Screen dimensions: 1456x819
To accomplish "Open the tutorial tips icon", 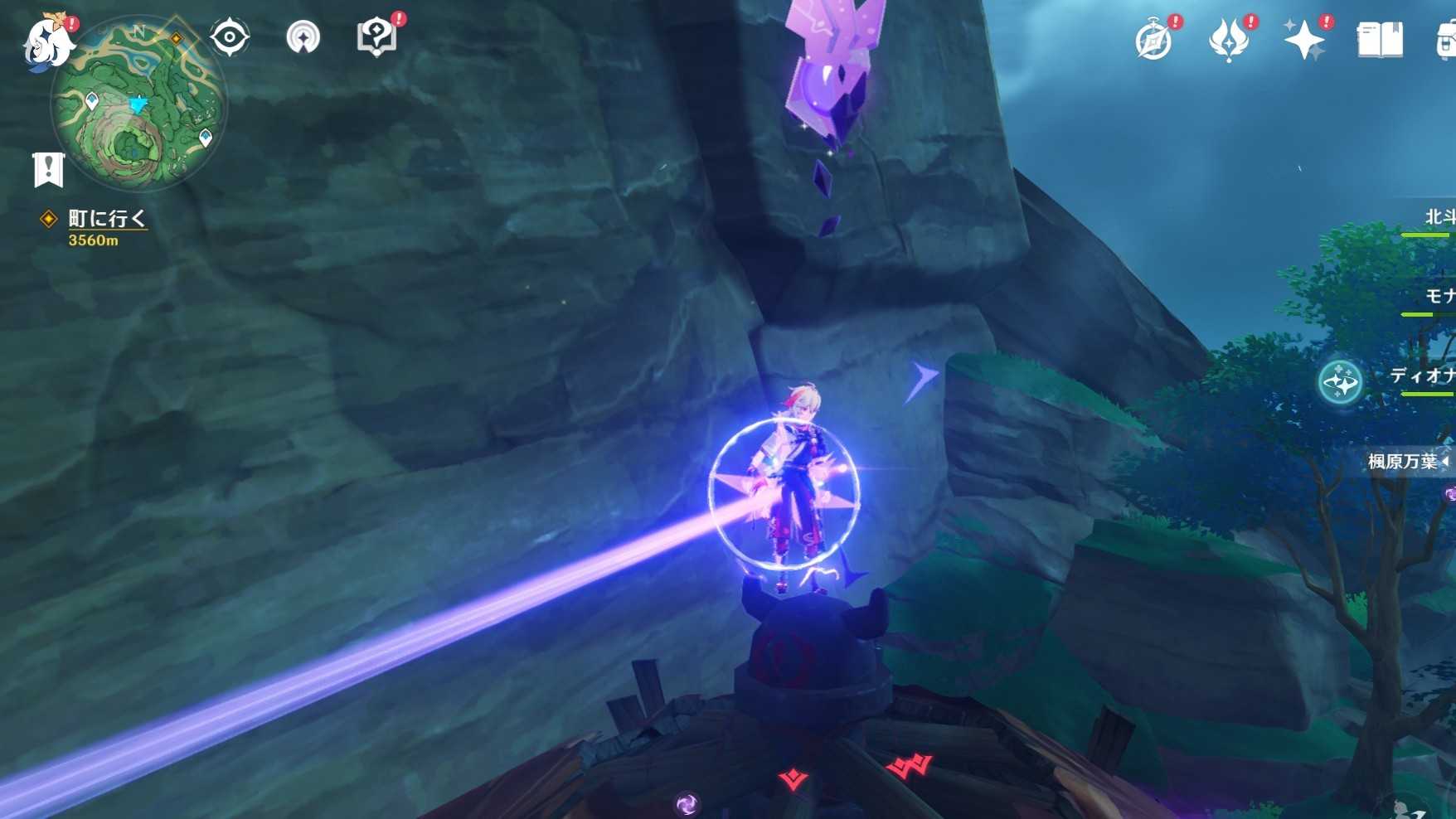I will pos(376,37).
